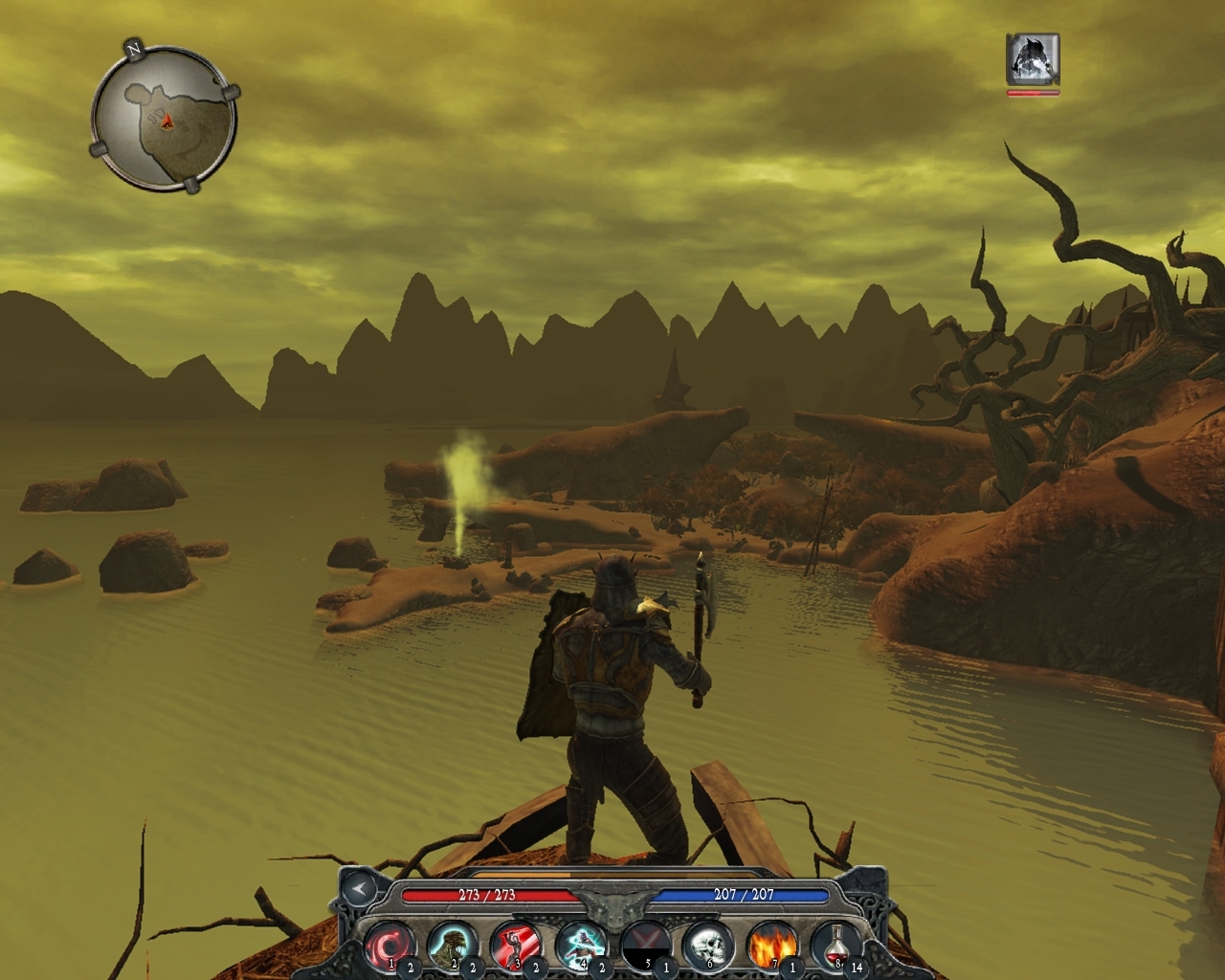Click the arrow button left of the hotbar
Viewport: 1225px width, 980px height.
tap(359, 889)
